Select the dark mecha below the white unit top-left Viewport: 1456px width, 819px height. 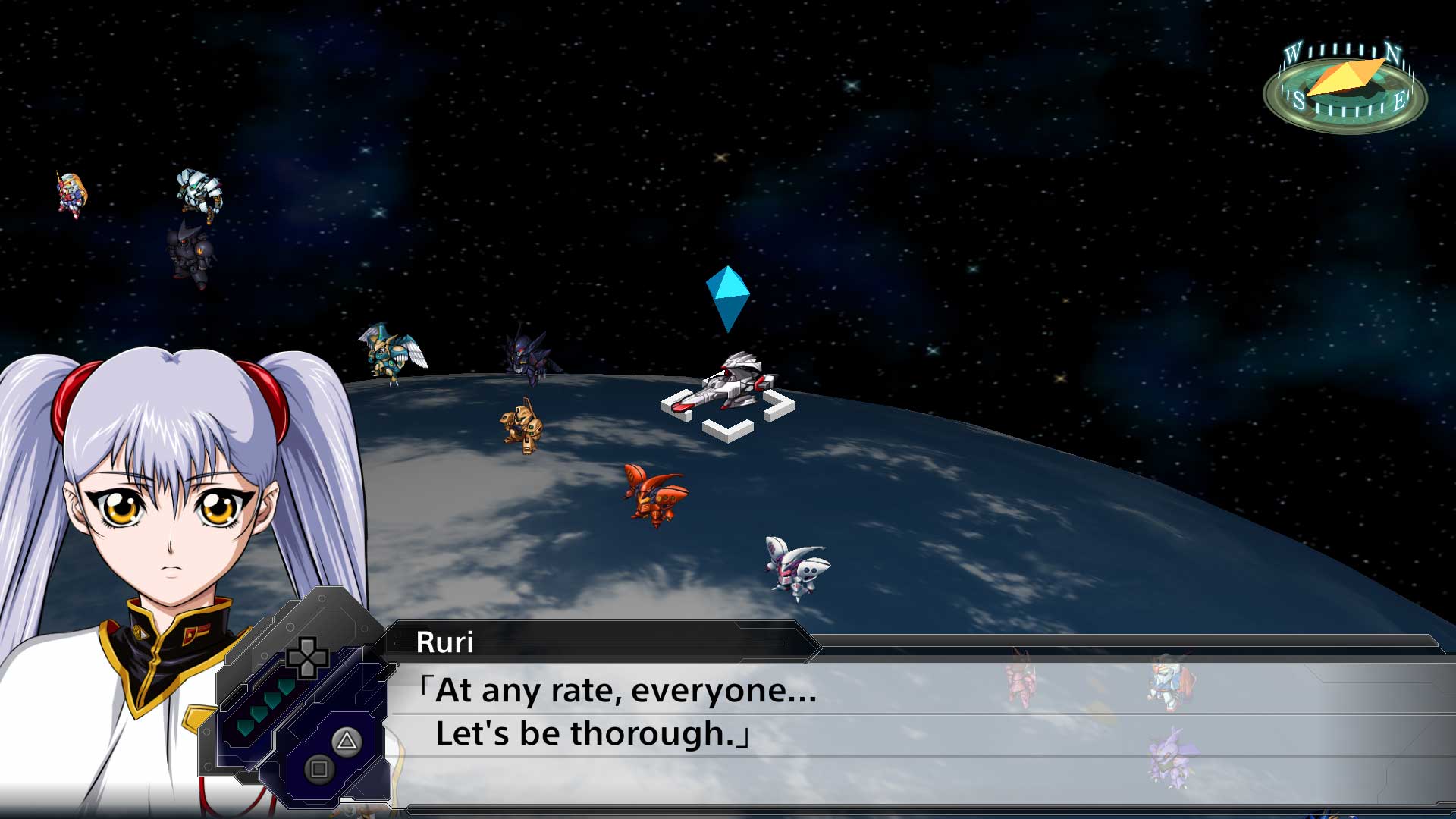191,250
